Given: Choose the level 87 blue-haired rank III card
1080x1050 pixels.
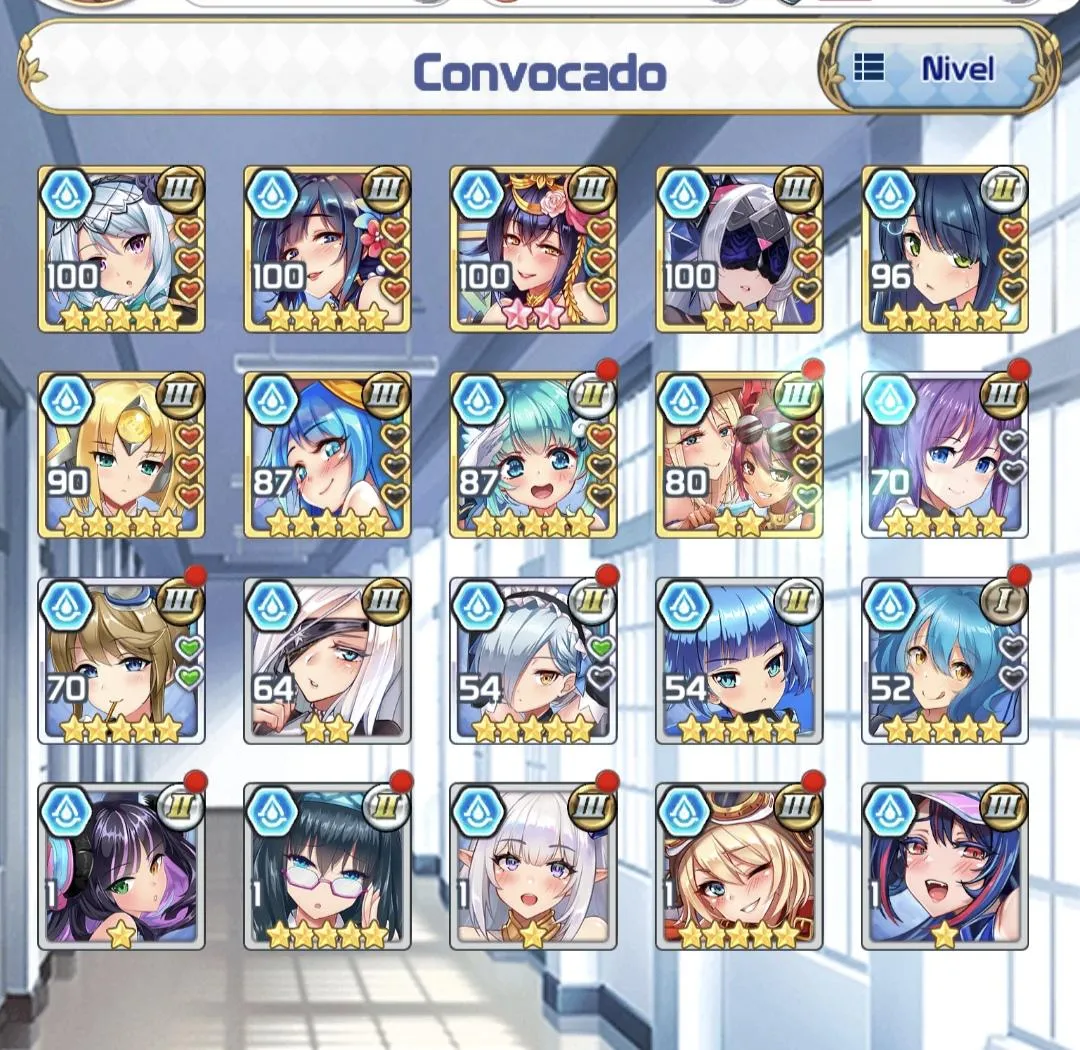Looking at the screenshot, I should coord(327,455).
